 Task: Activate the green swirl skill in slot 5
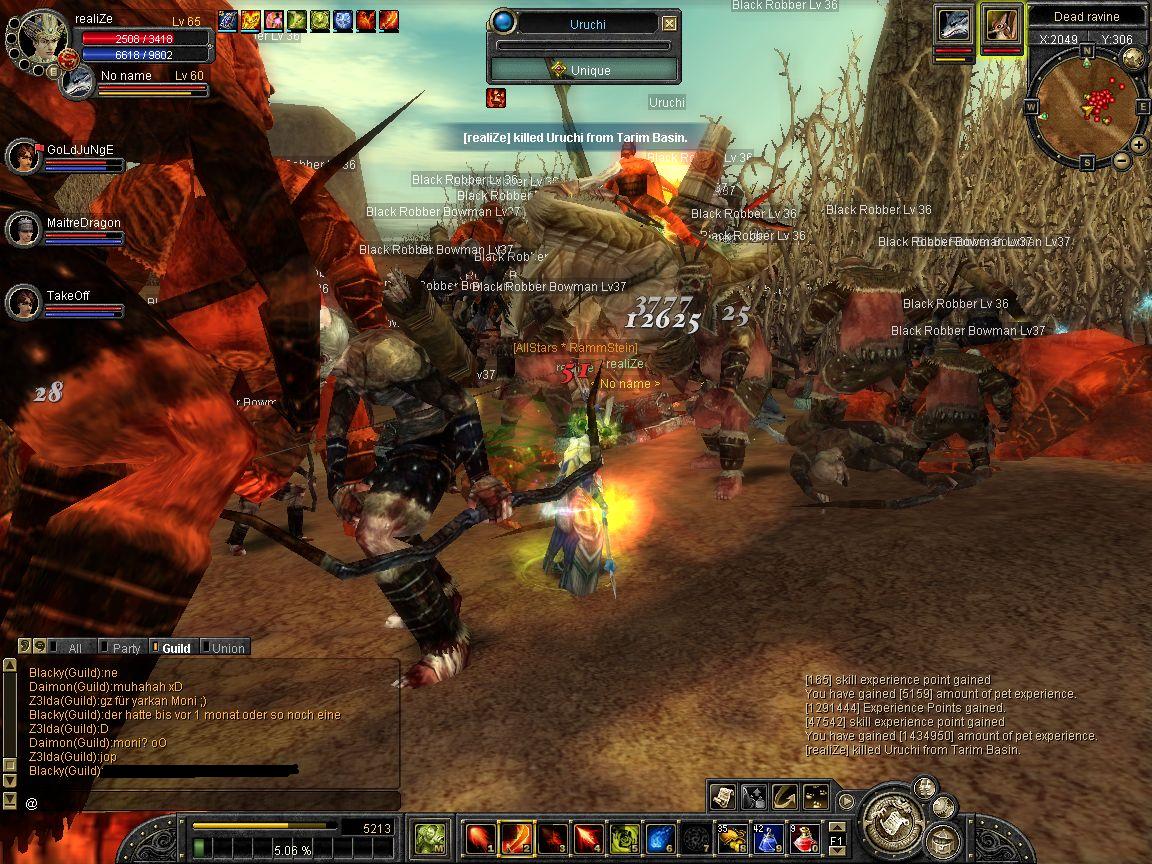pos(624,837)
